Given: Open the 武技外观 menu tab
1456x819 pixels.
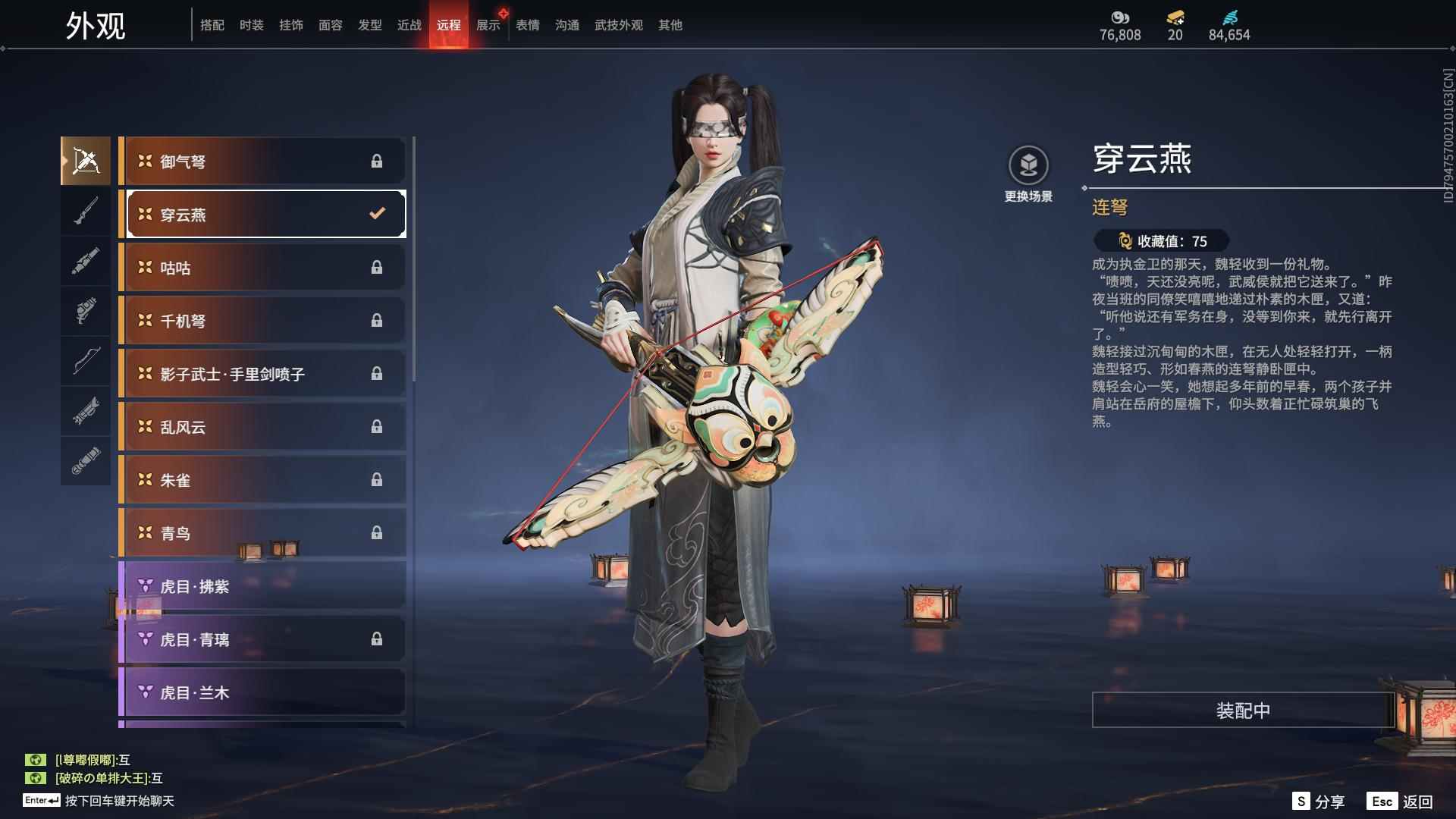Looking at the screenshot, I should point(618,24).
